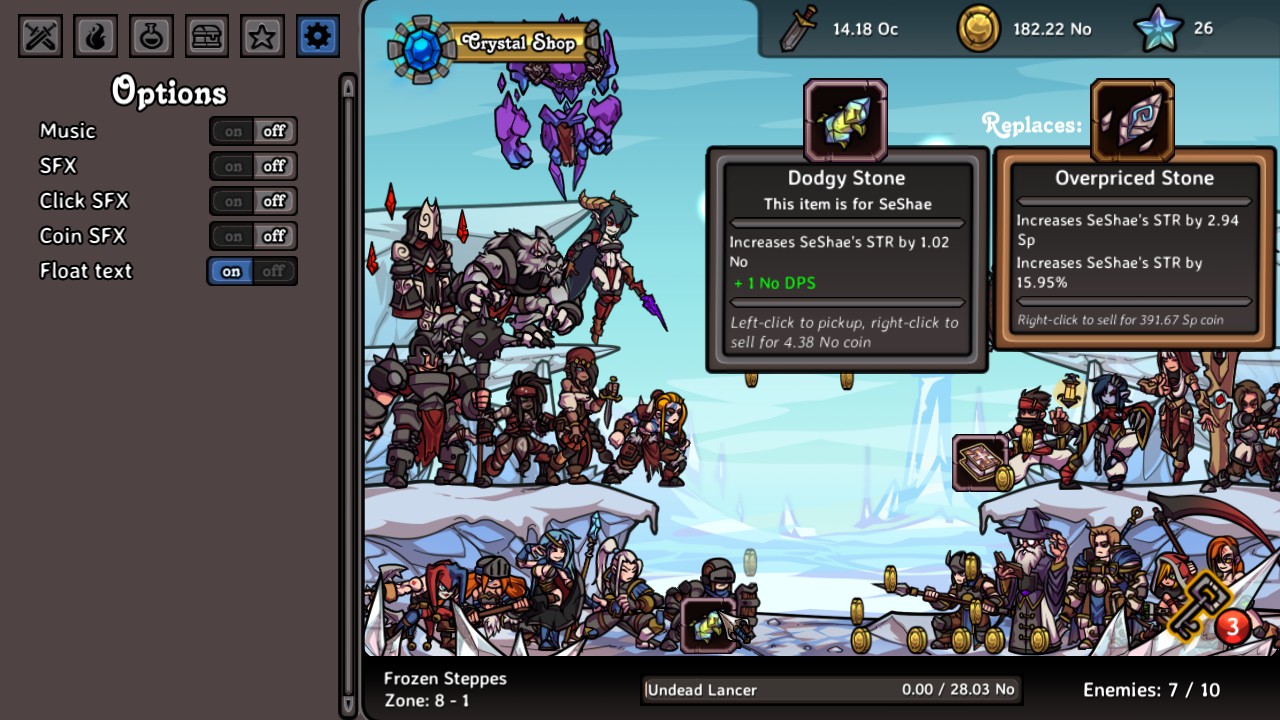Open the potion alchemy panel
Image resolution: width=1280 pixels, height=720 pixels.
point(151,35)
